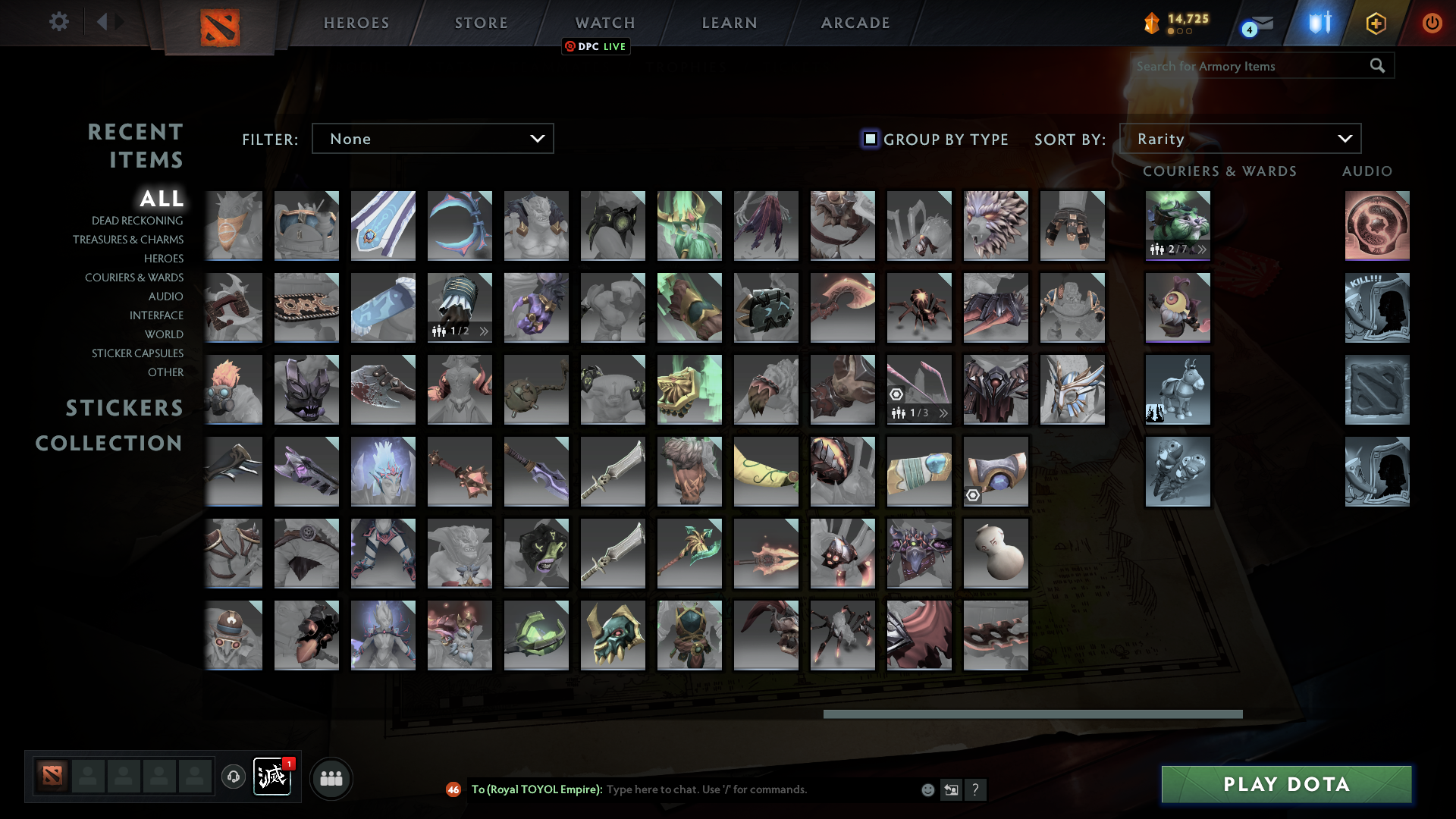Click the guild emblem with notification badge
1456x819 pixels.
pos(273,777)
